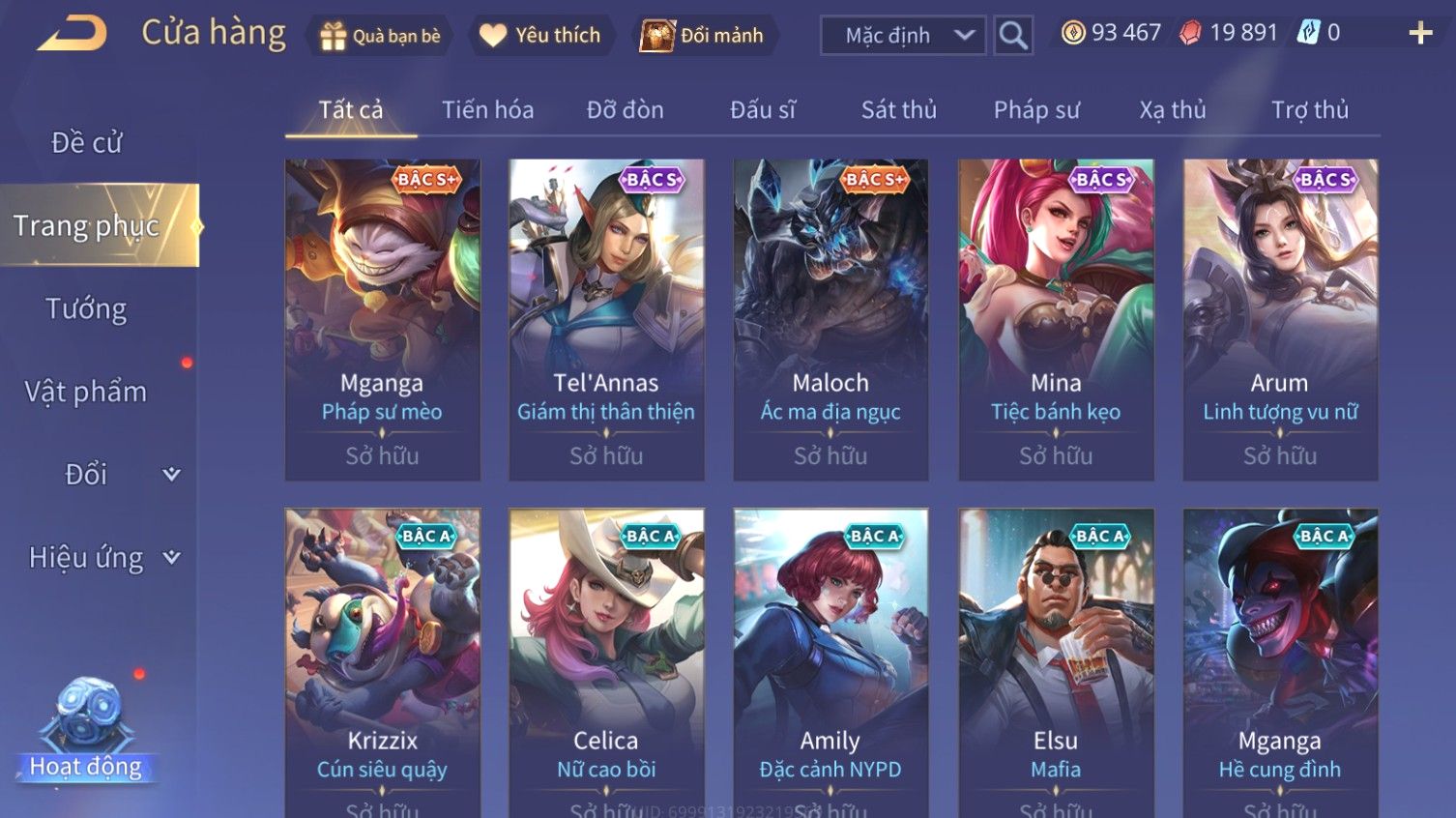Select Maloch Ác ma địa ngục skin card

(x=830, y=319)
